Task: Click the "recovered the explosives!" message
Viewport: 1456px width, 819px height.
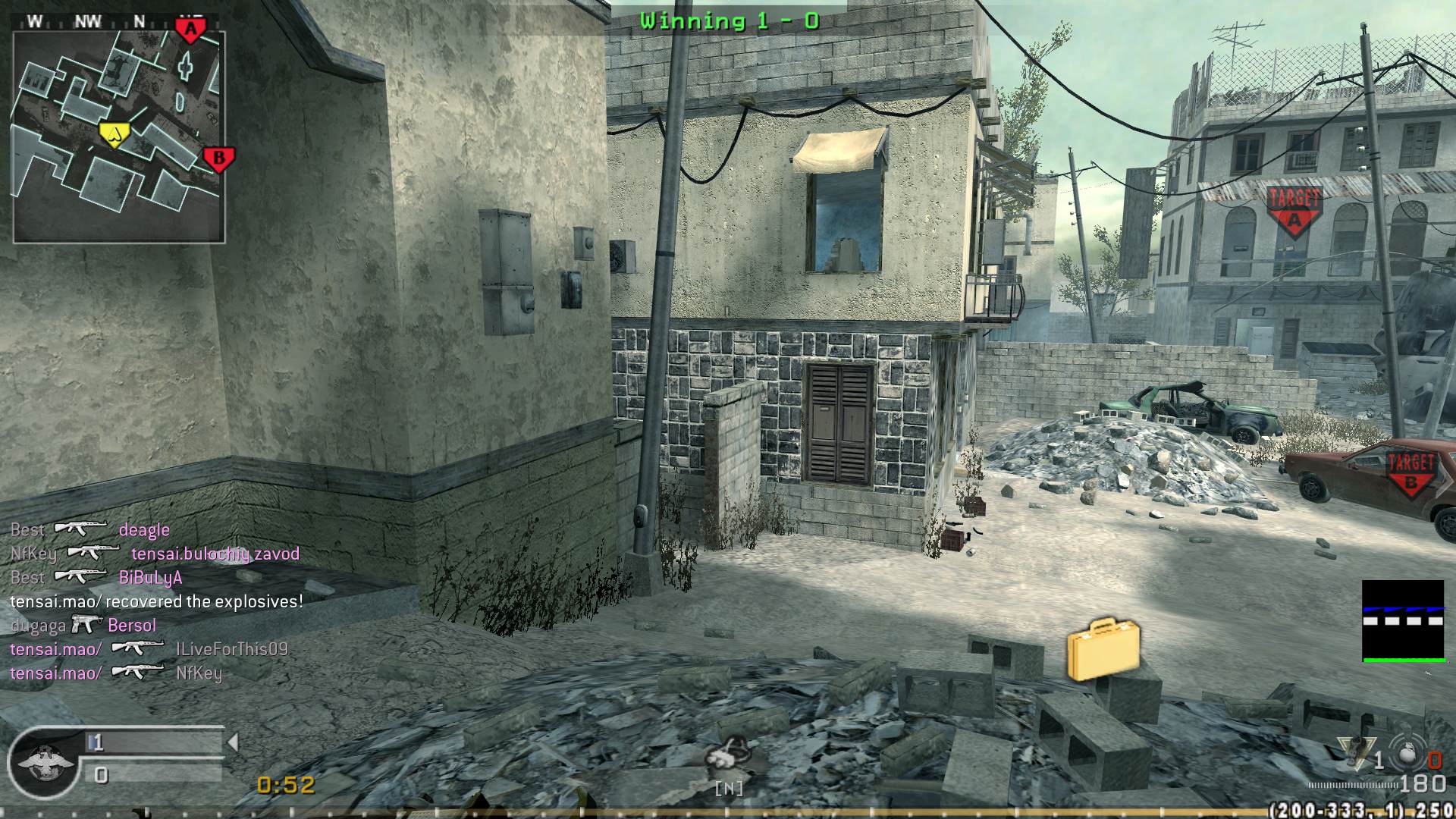Action: point(156,601)
